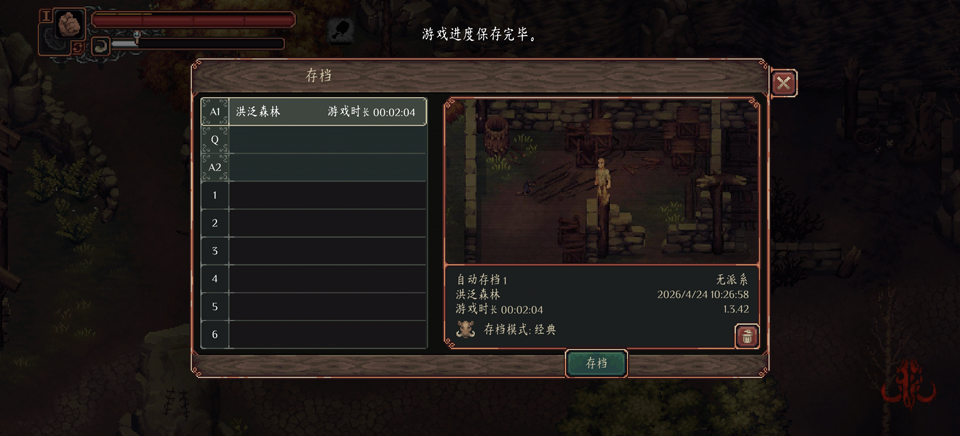
Task: Click the 存档 save button
Action: click(596, 363)
